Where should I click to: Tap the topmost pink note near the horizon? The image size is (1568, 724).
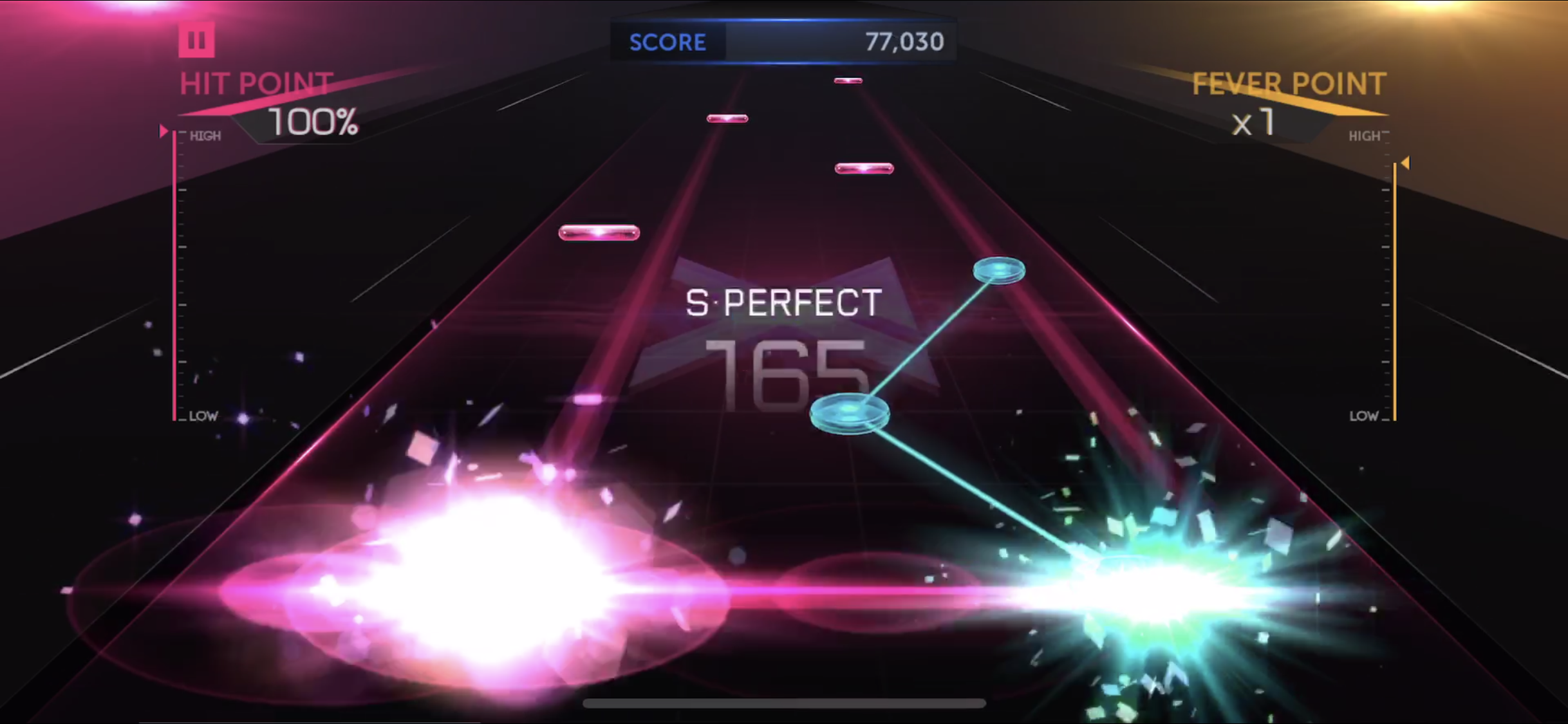tap(848, 79)
